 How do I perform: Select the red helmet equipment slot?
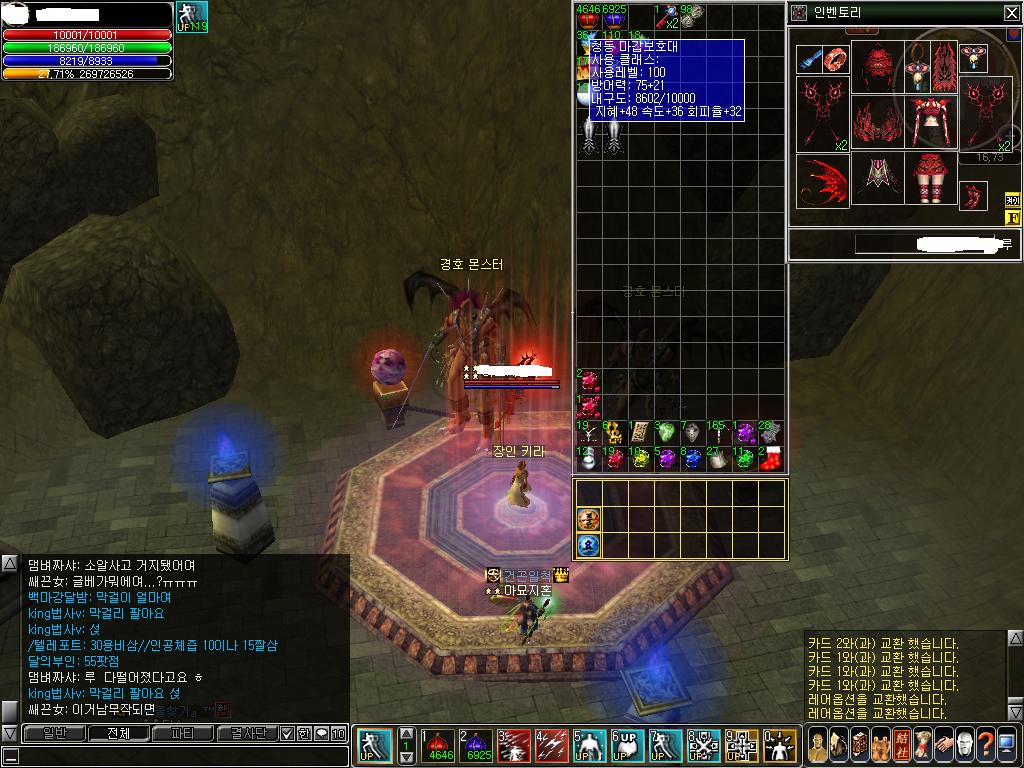click(x=878, y=65)
